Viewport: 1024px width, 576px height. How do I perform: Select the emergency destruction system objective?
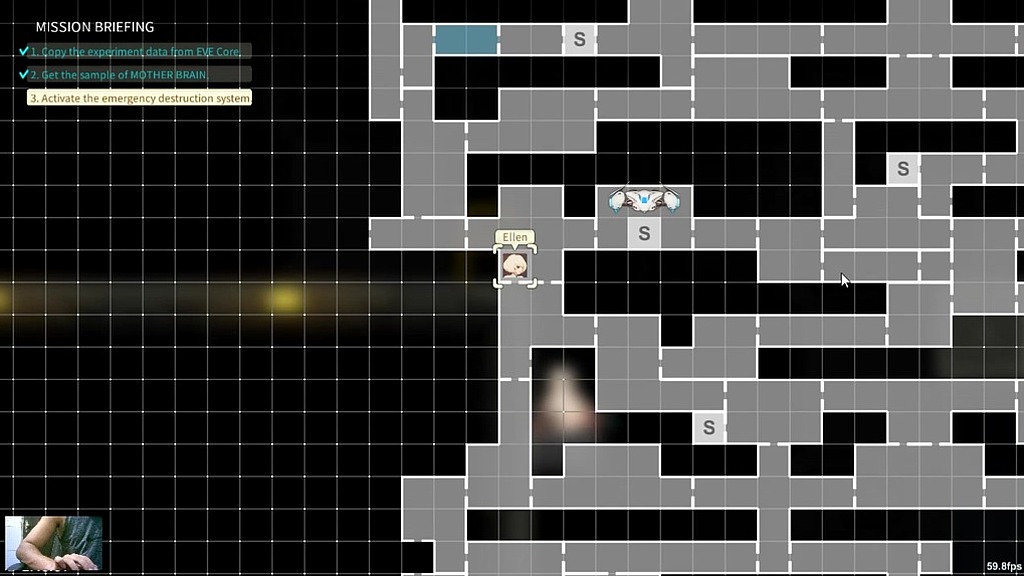(140, 98)
